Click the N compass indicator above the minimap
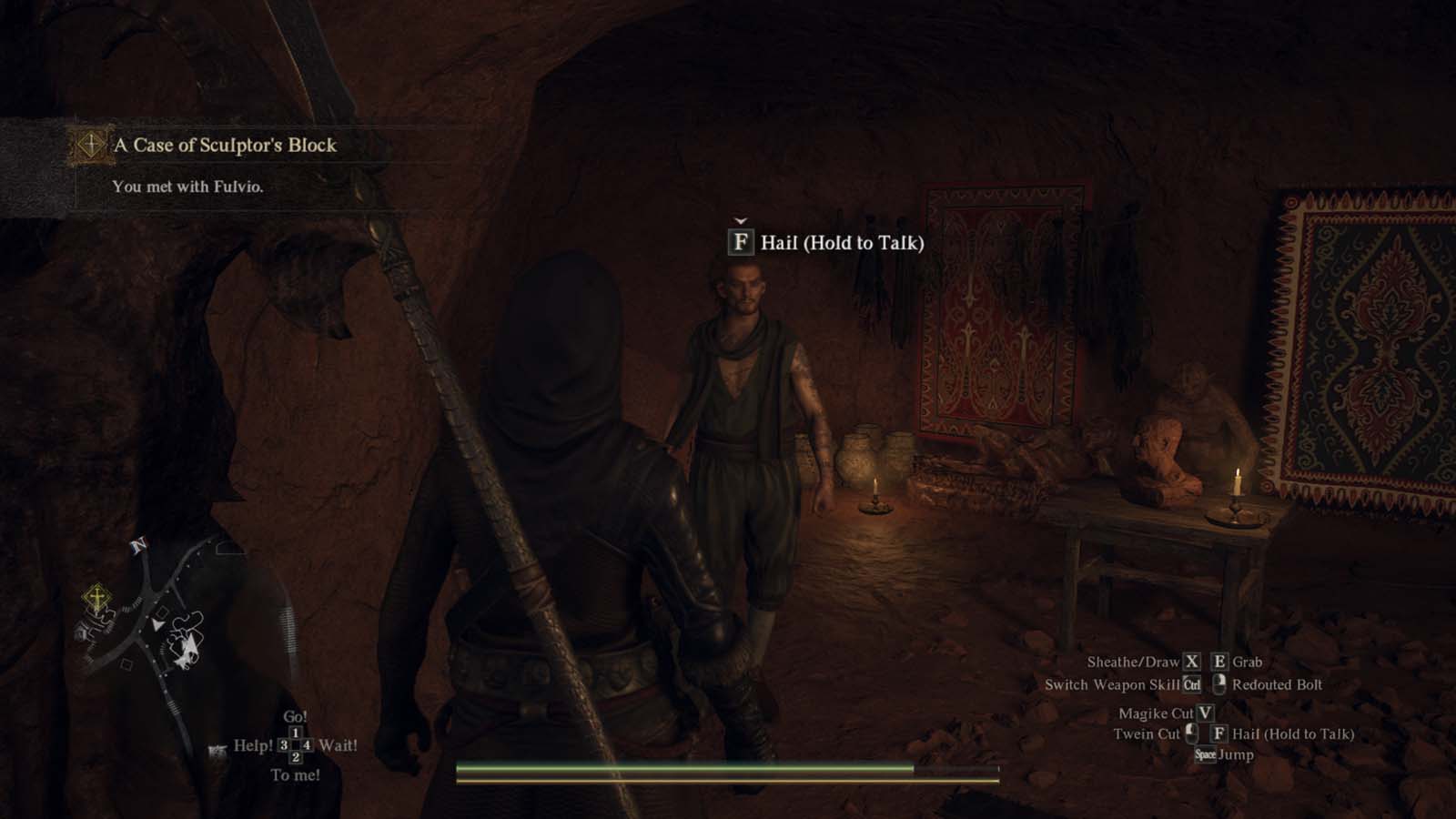Image resolution: width=1456 pixels, height=819 pixels. click(138, 546)
